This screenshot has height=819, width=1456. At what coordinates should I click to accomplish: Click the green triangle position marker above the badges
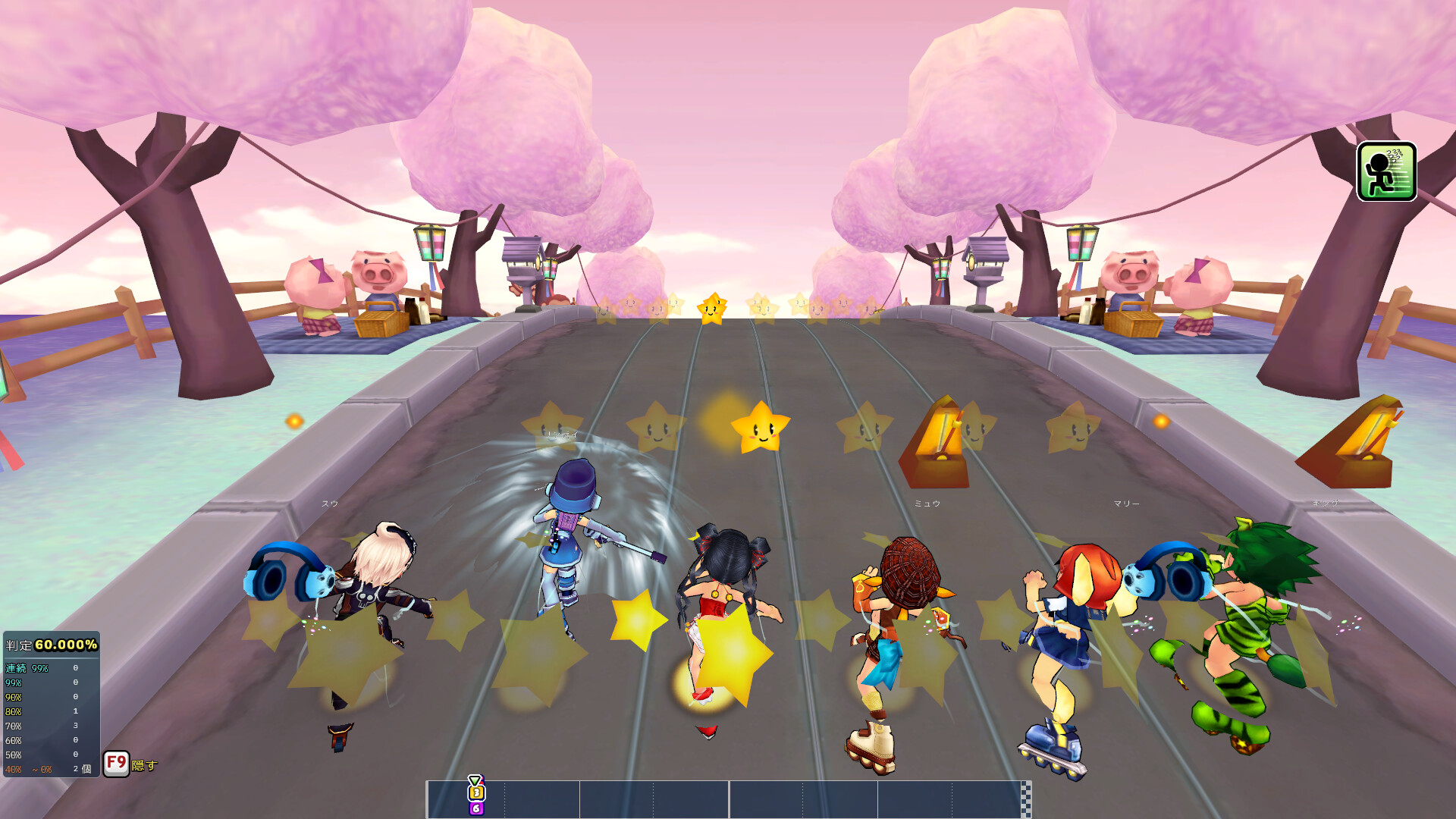coord(475,779)
